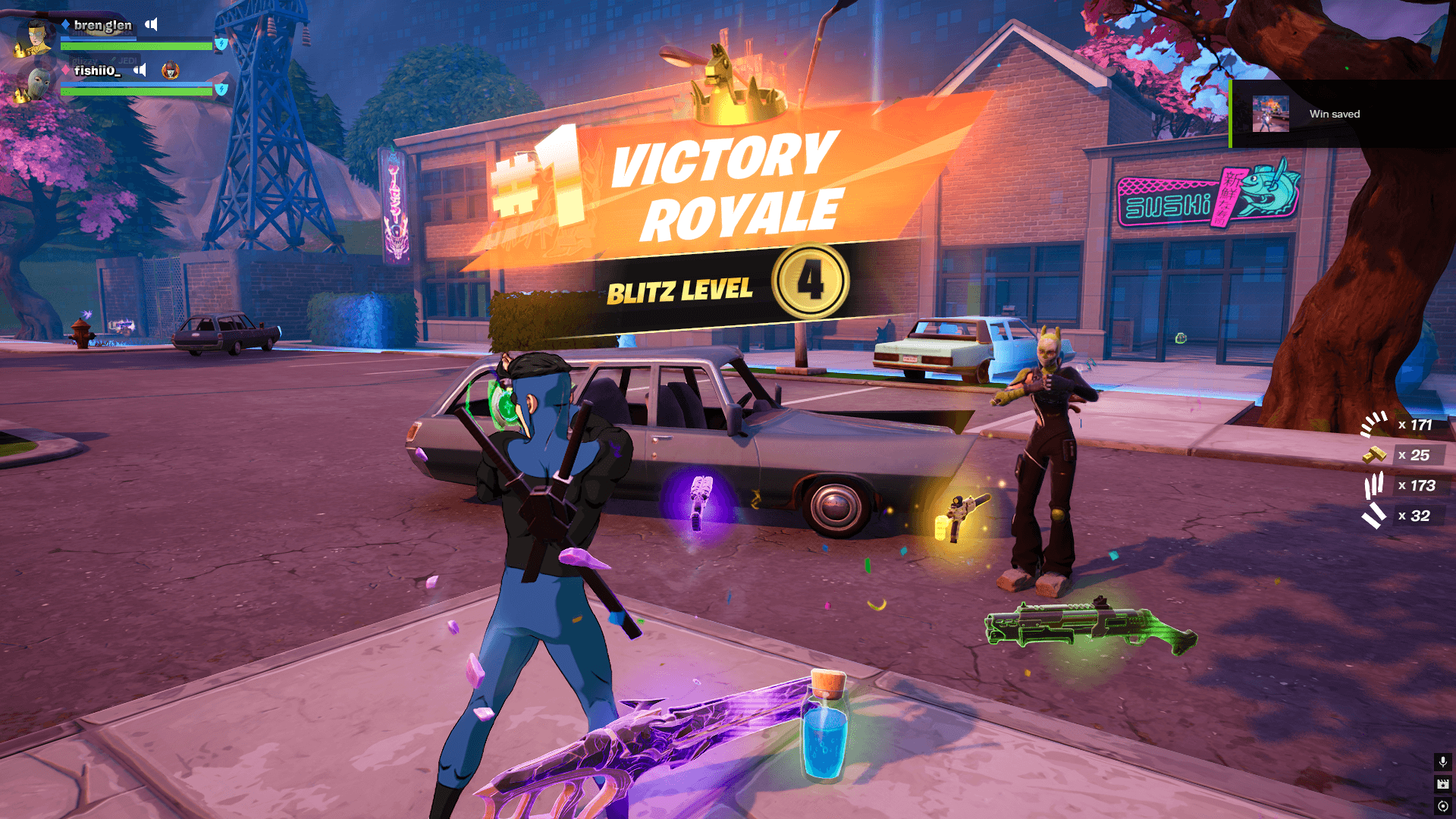This screenshot has width=1456, height=819.
Task: Click bren glen's green health bar
Action: point(136,46)
